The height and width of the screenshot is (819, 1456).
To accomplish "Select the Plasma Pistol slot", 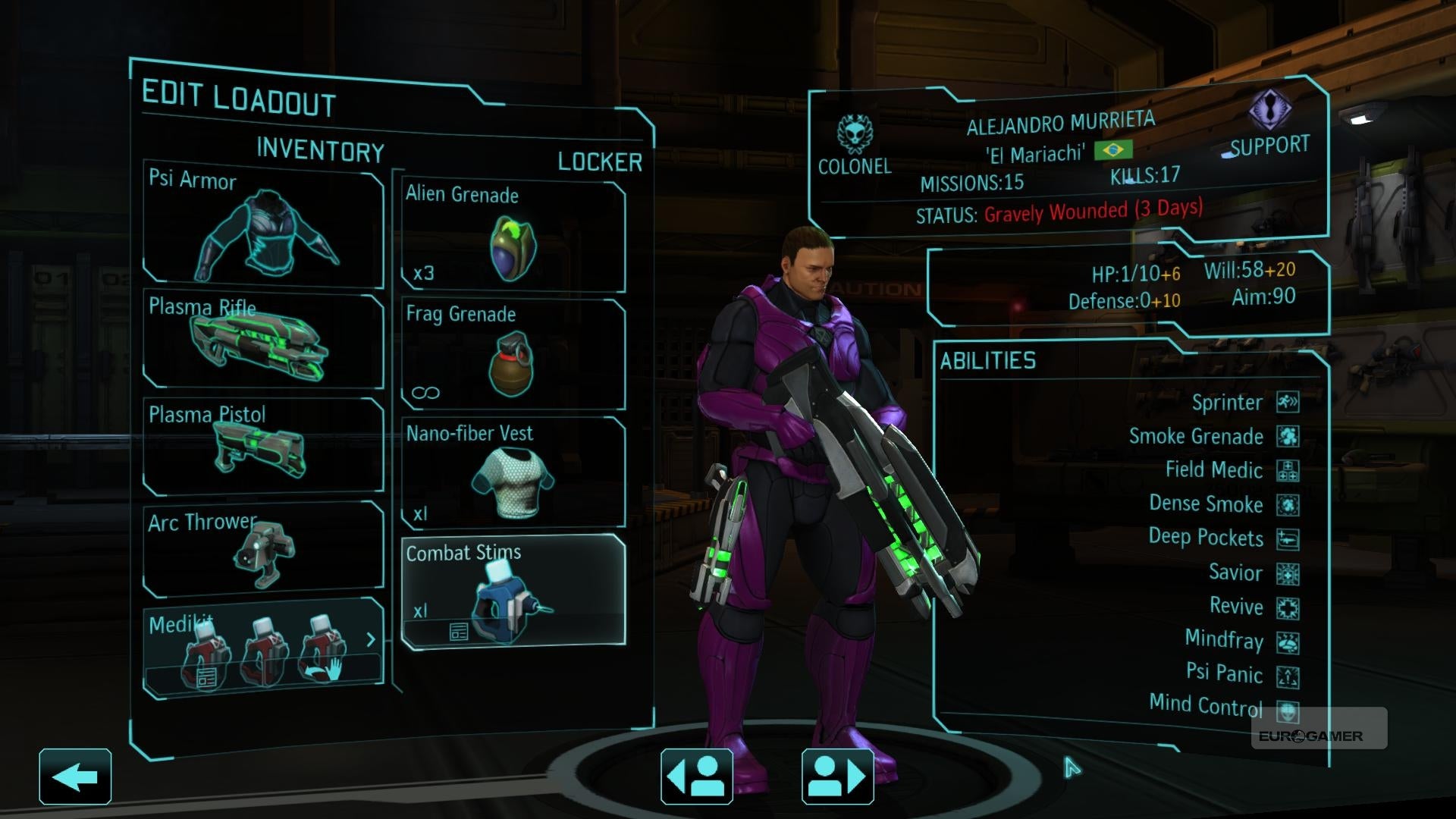I will pos(263,445).
